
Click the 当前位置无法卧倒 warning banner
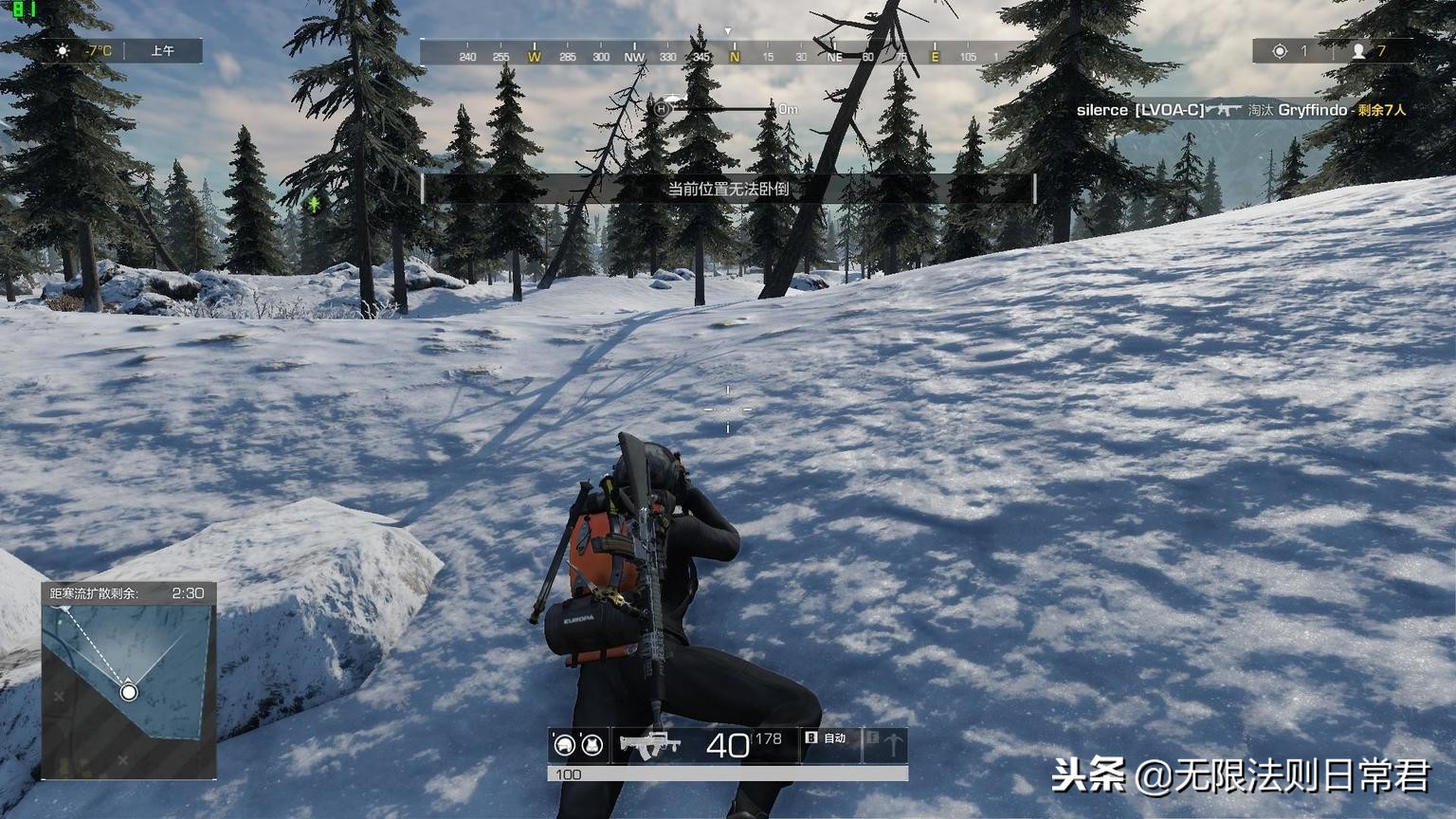[x=730, y=188]
